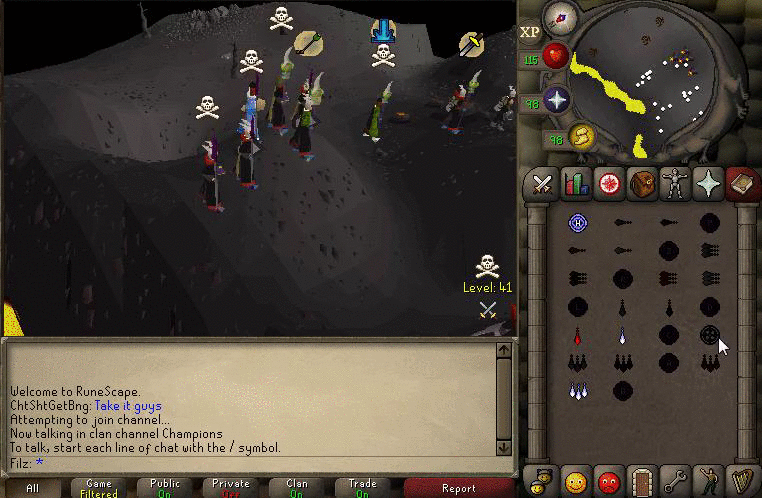Open the red-faced Ignore List tab
Viewport: 762px width, 498px height.
(609, 479)
